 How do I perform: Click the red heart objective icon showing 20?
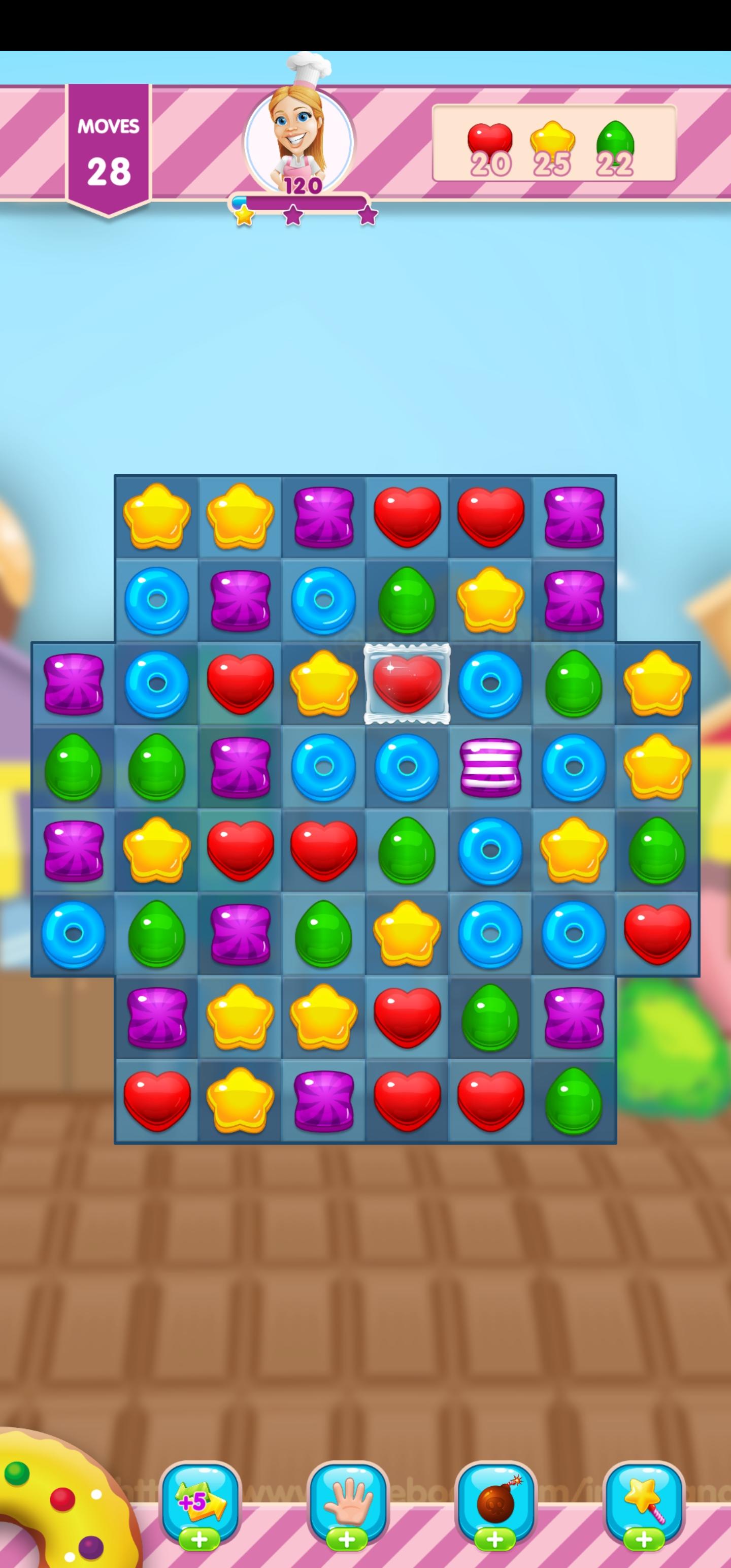pos(490,140)
